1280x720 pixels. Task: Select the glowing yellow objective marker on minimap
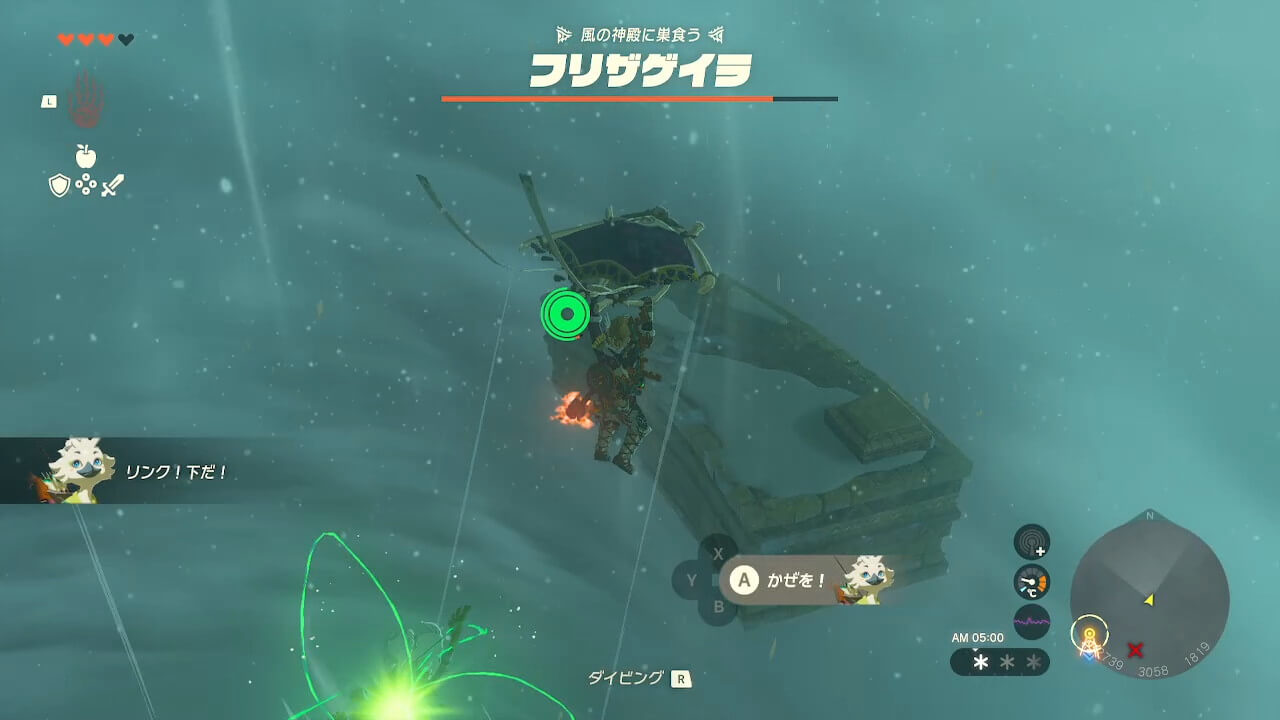click(x=1089, y=634)
